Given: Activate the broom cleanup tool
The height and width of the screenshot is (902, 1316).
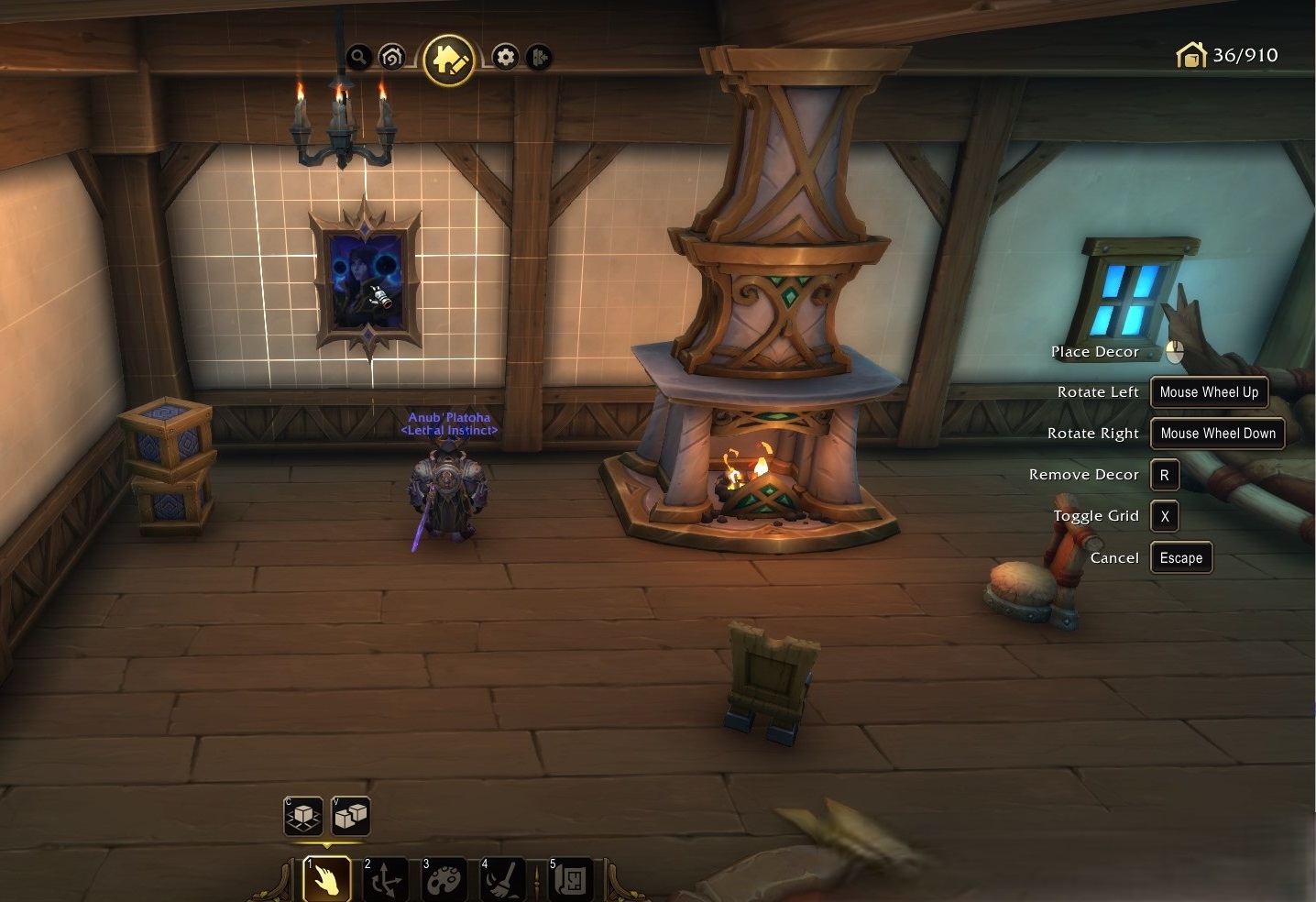Looking at the screenshot, I should (503, 880).
